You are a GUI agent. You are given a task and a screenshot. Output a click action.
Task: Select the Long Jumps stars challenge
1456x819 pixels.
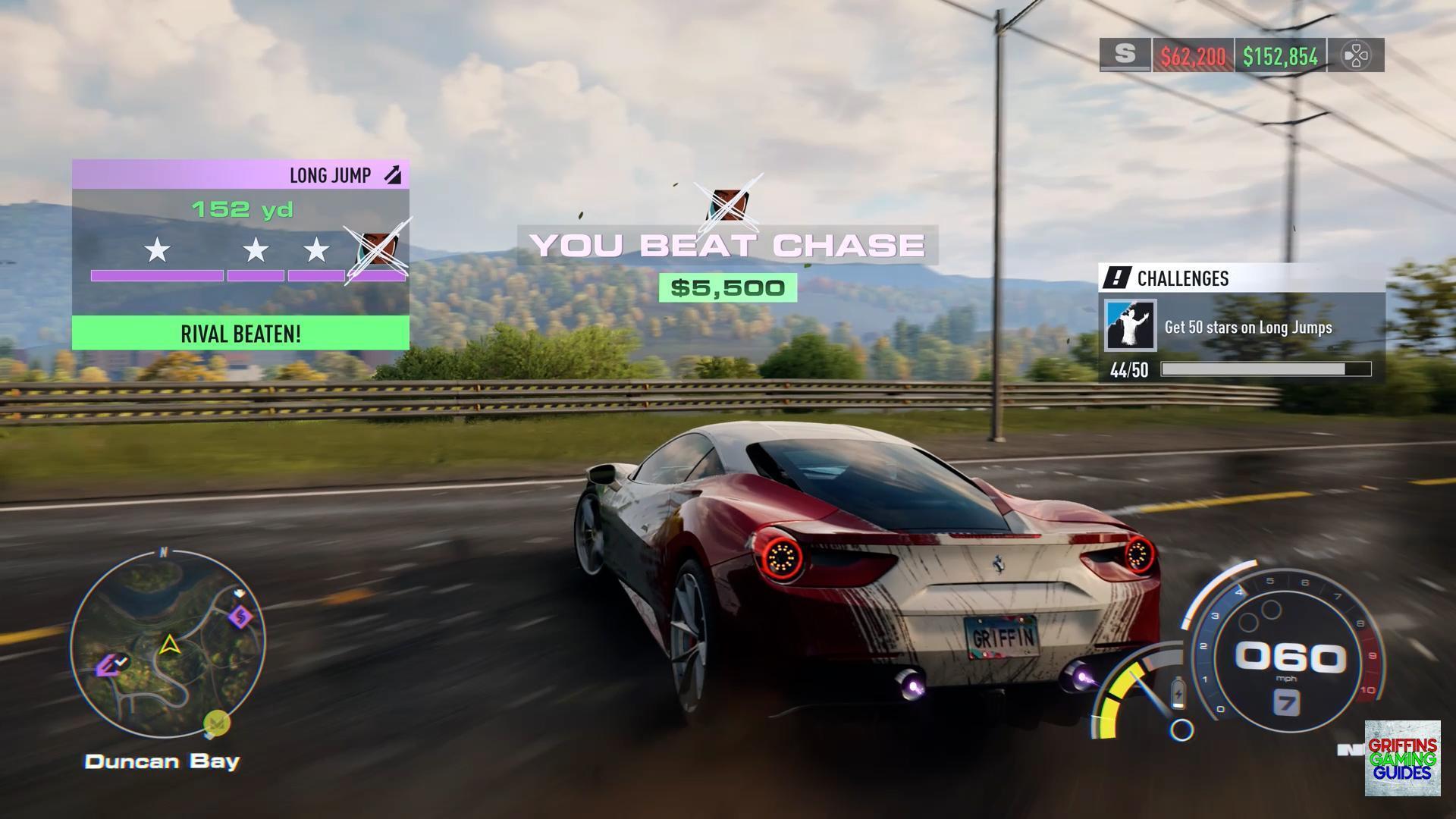(x=1241, y=327)
